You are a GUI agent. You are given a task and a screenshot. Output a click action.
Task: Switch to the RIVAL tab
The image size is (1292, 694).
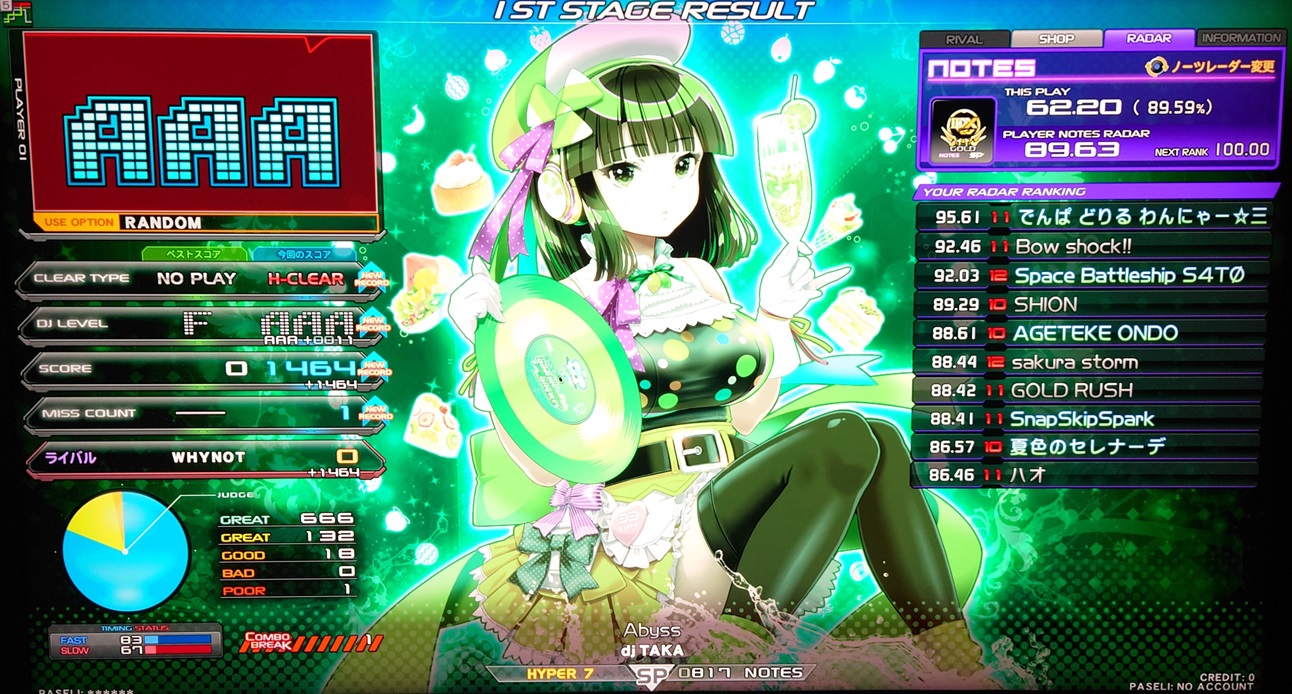(964, 39)
